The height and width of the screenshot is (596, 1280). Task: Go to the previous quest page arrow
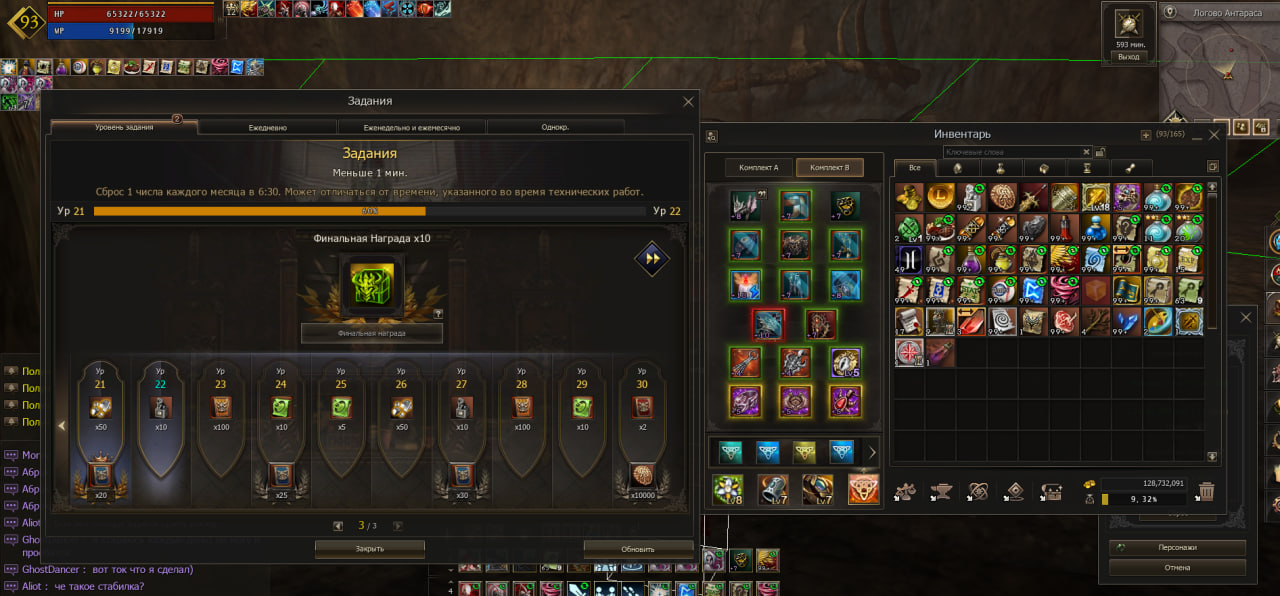point(339,525)
